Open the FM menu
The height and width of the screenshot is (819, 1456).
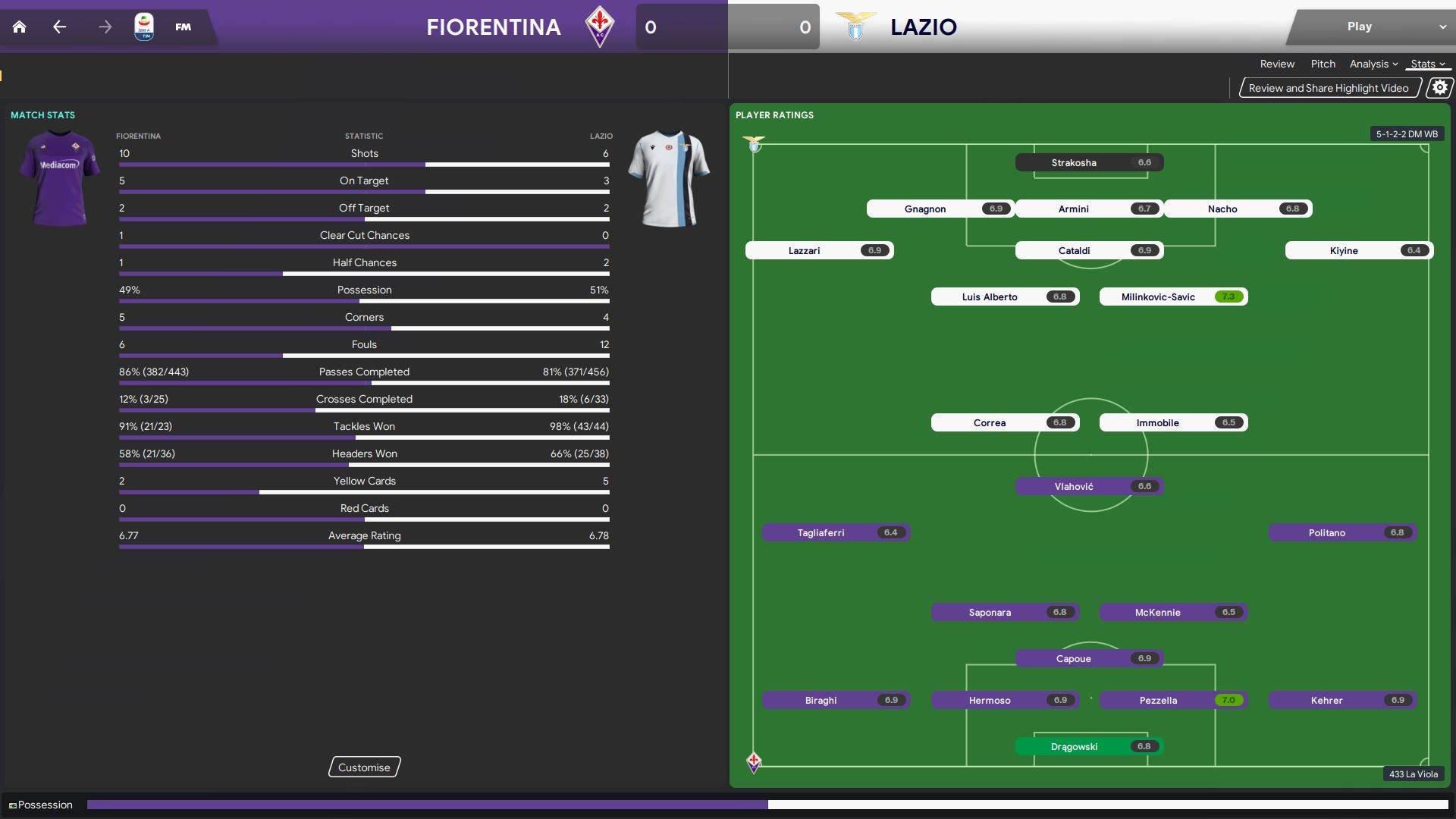click(183, 27)
